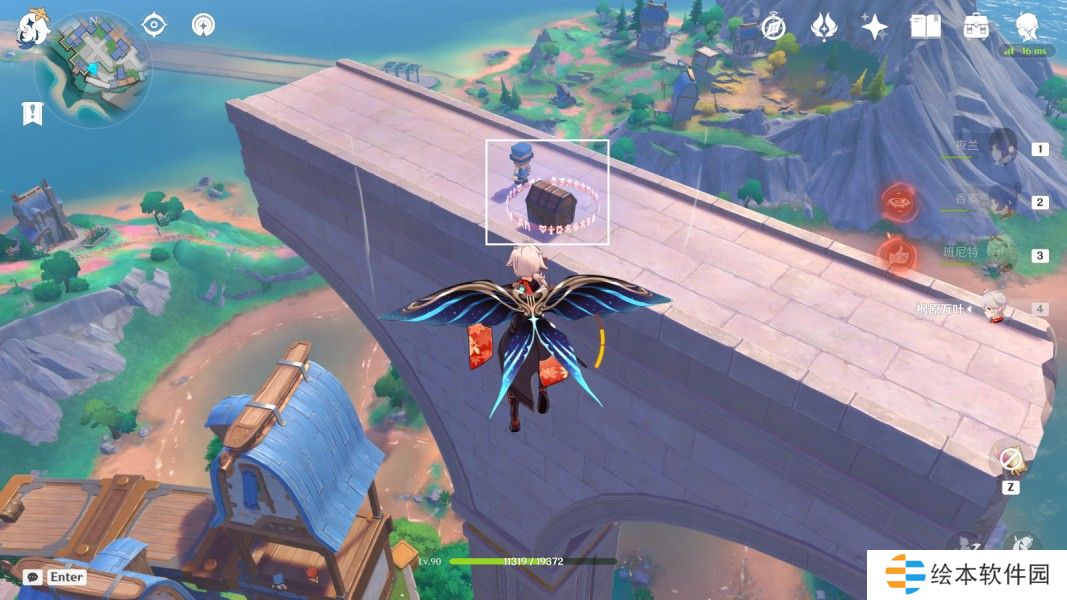Open the quest log banner icon
The image size is (1067, 600).
point(32,114)
